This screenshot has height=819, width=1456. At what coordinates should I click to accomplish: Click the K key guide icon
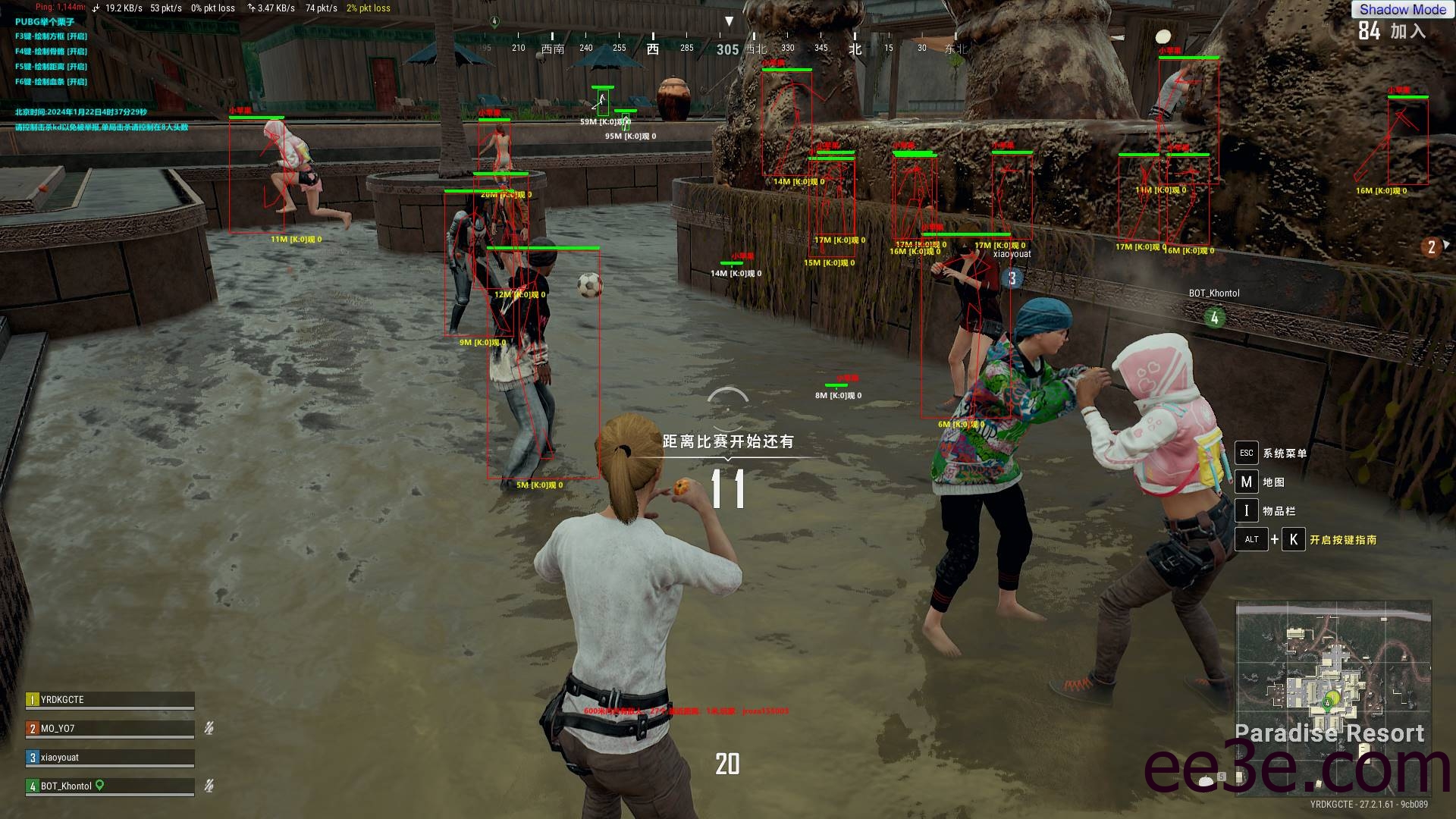pyautogui.click(x=1293, y=539)
